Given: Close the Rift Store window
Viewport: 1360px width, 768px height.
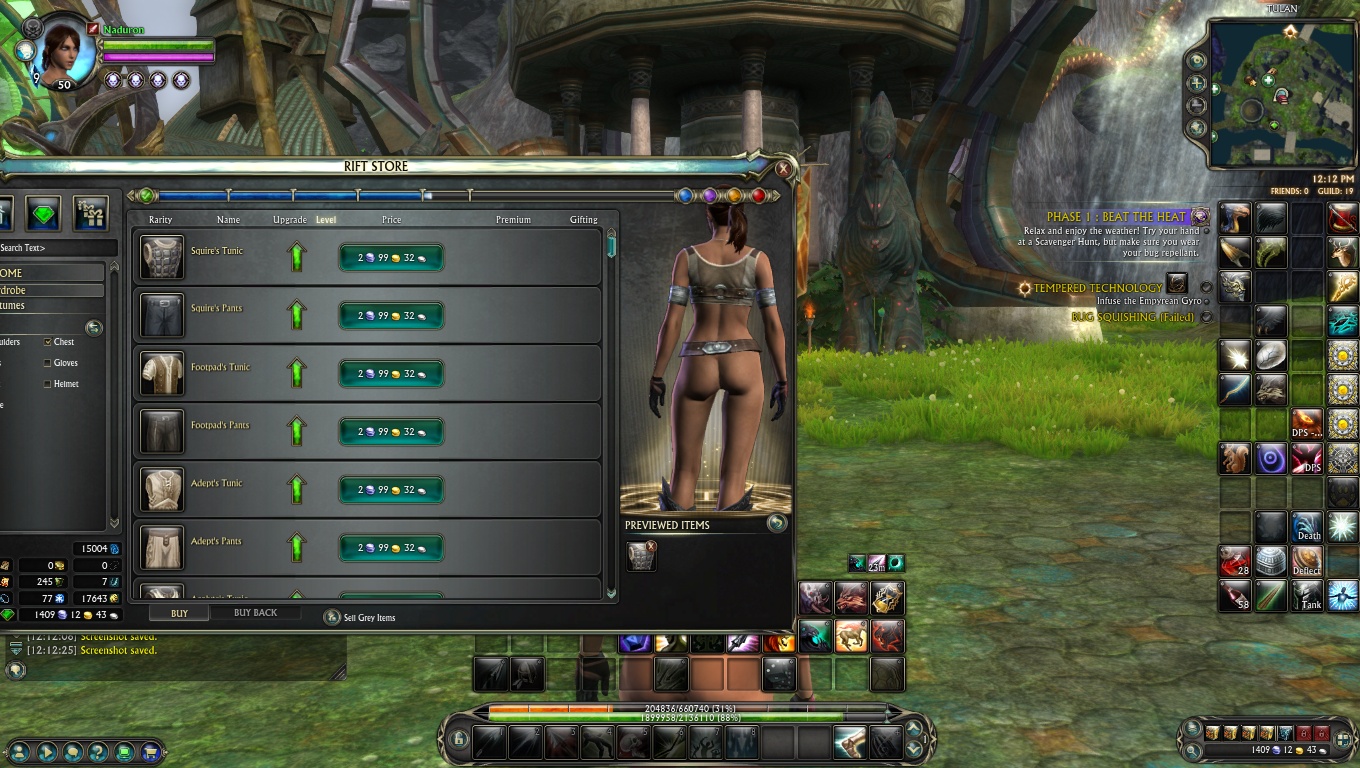Looking at the screenshot, I should 784,169.
